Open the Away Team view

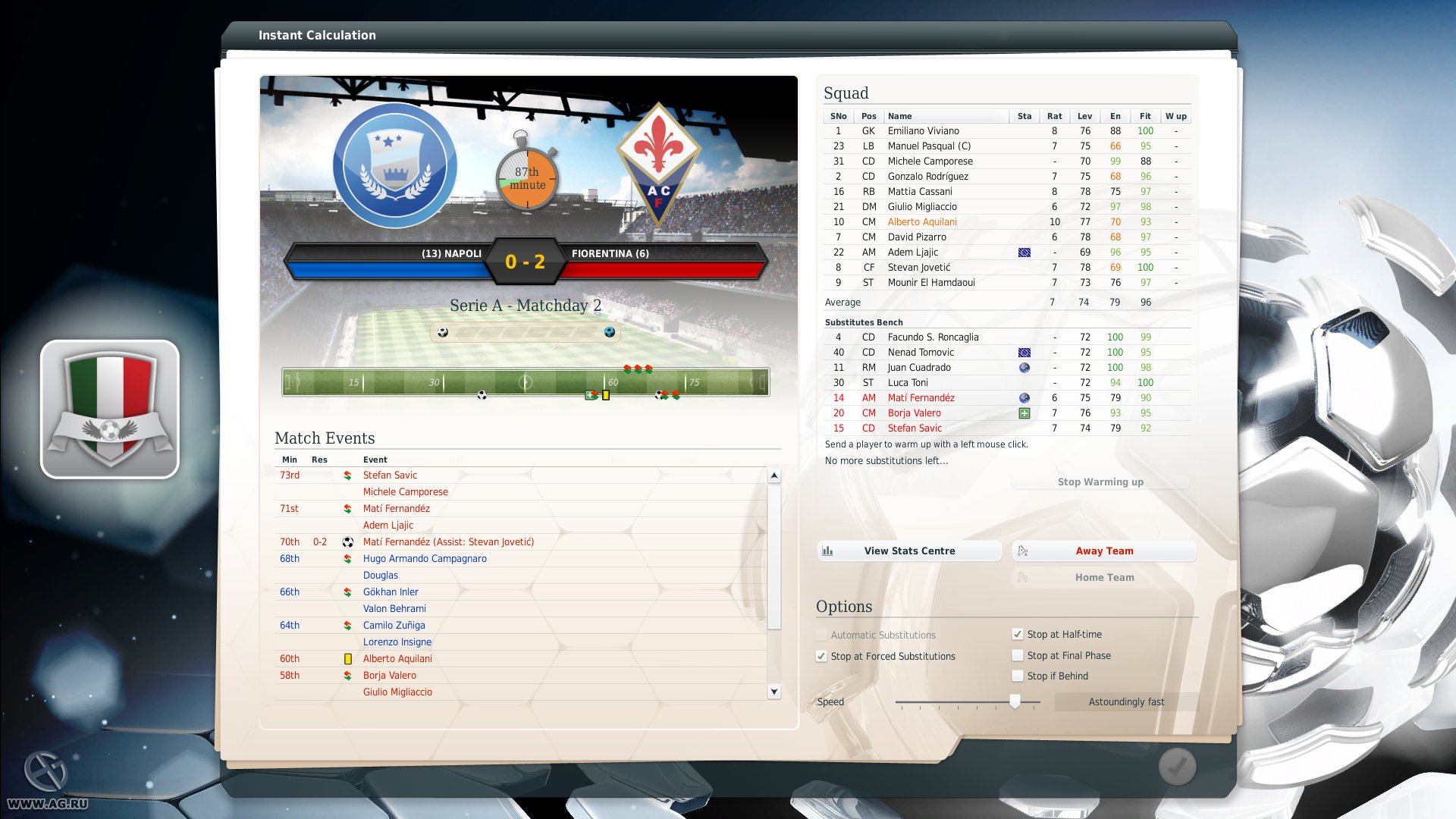1103,551
